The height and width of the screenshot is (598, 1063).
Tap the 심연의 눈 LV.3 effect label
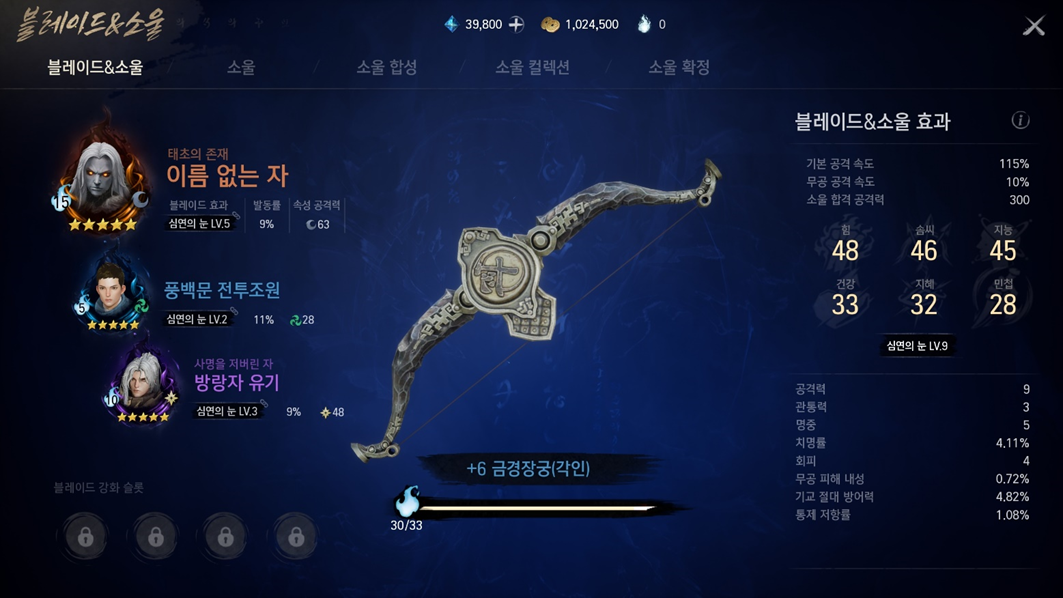(x=227, y=411)
